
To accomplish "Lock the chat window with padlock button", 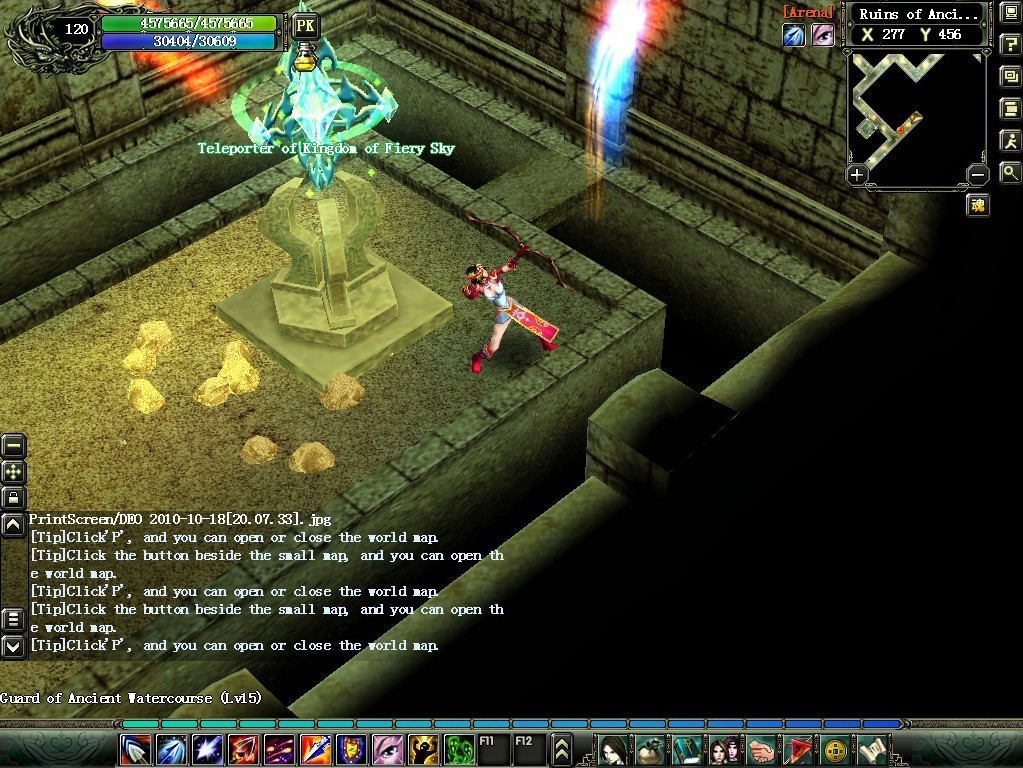I will point(13,497).
